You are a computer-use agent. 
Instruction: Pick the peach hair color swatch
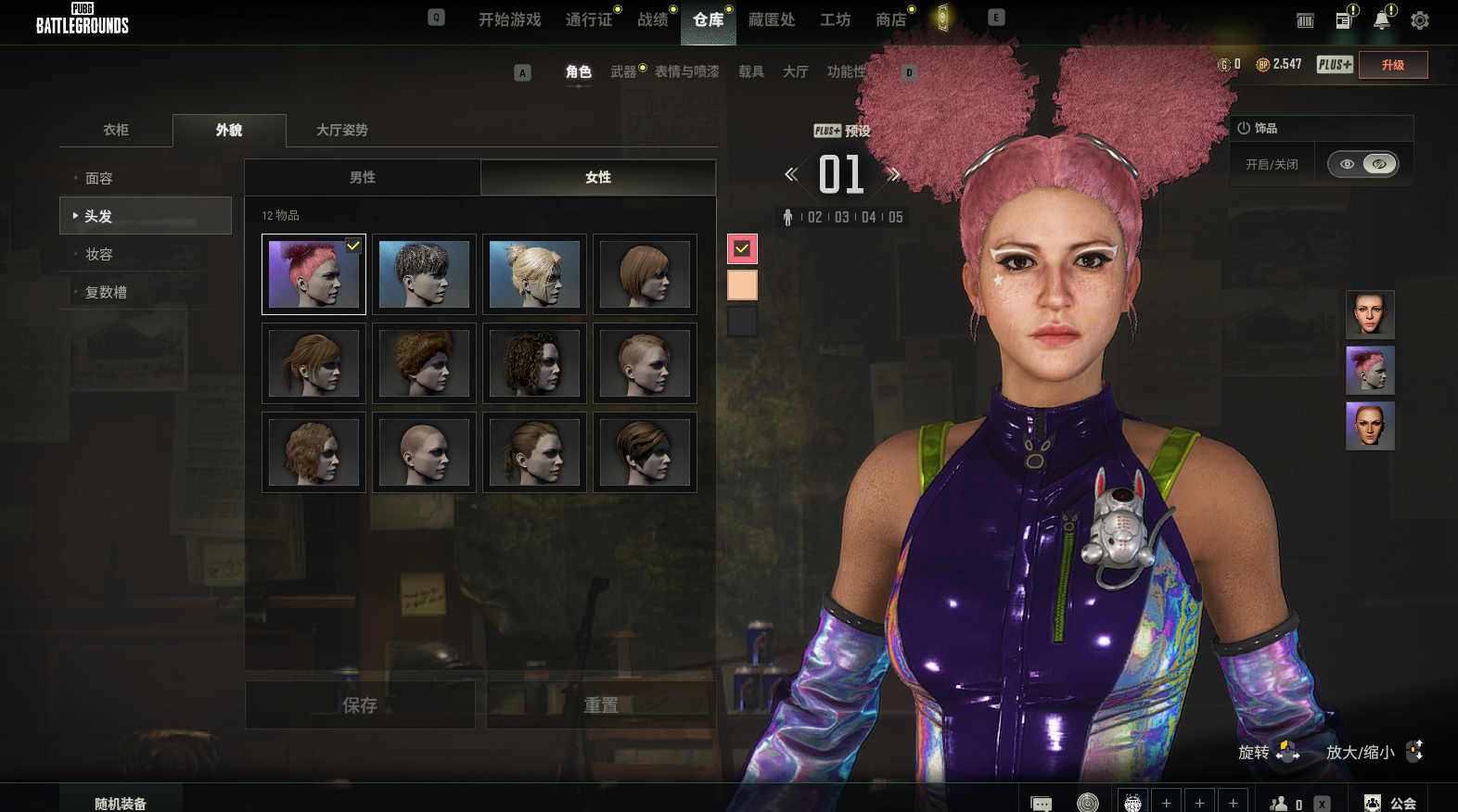[x=742, y=285]
